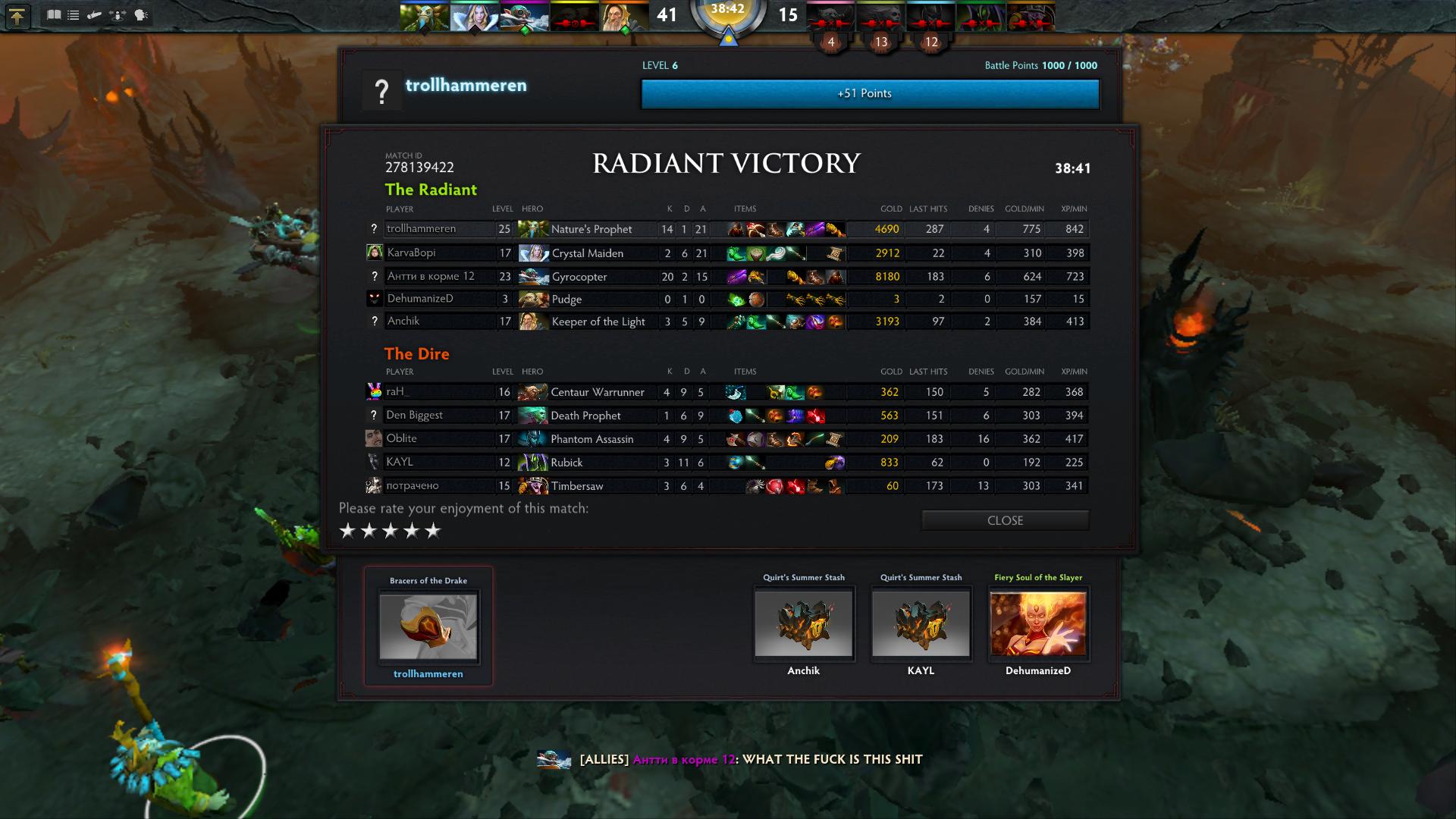Close the match results scoreboard

coord(1005,520)
